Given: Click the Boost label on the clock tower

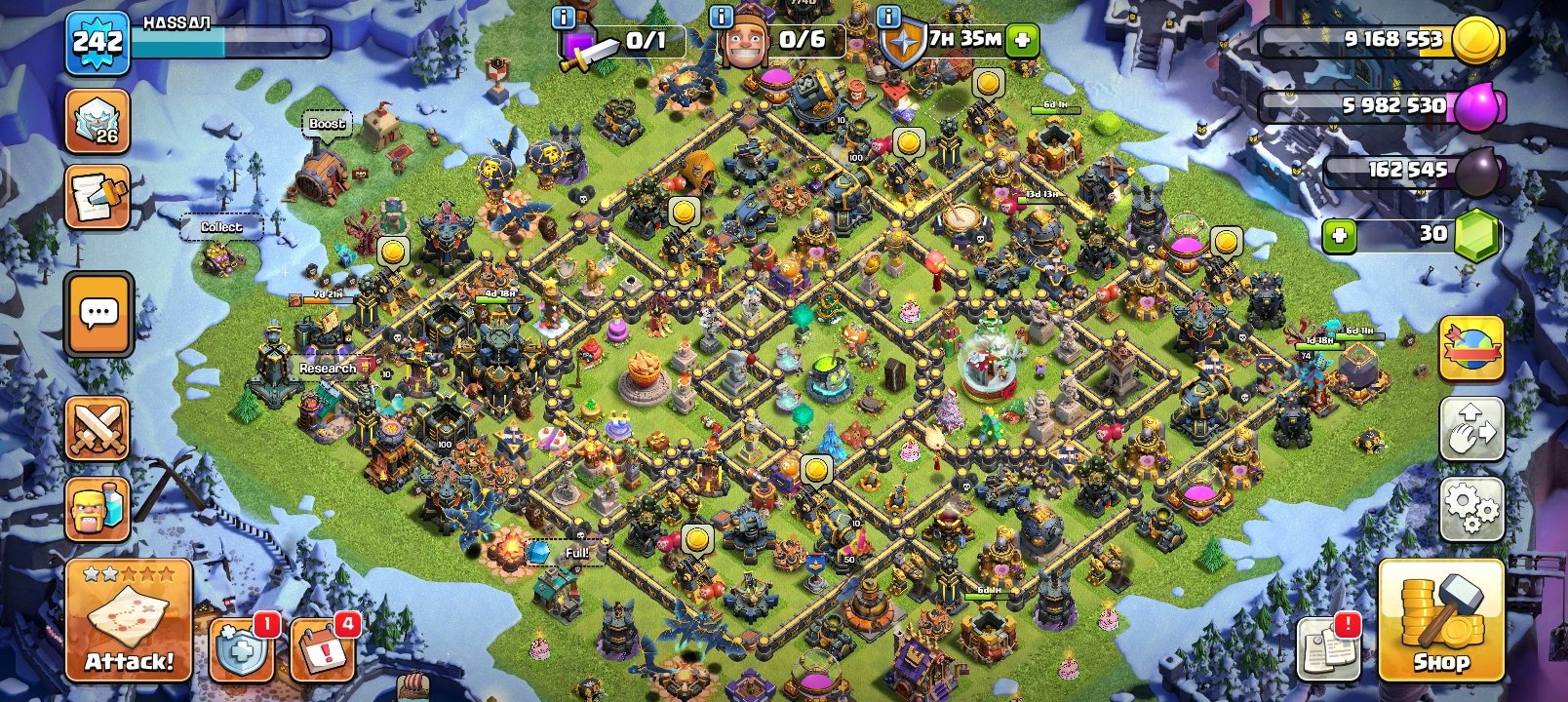Looking at the screenshot, I should pyautogui.click(x=327, y=125).
